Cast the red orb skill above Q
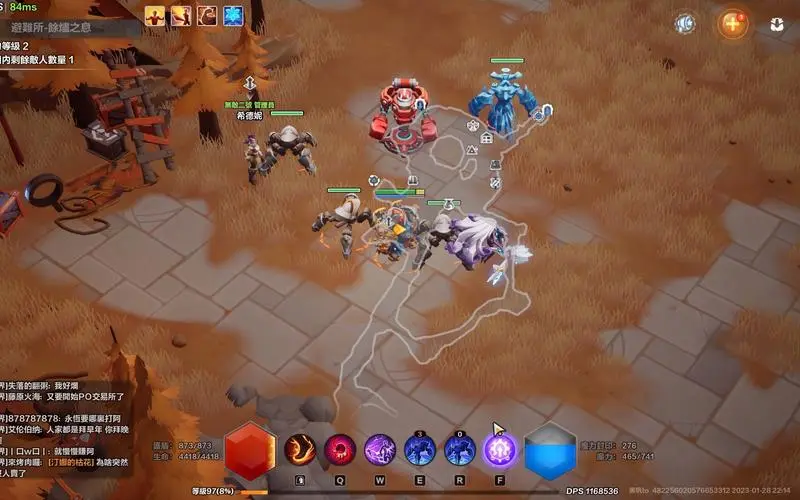 point(339,449)
